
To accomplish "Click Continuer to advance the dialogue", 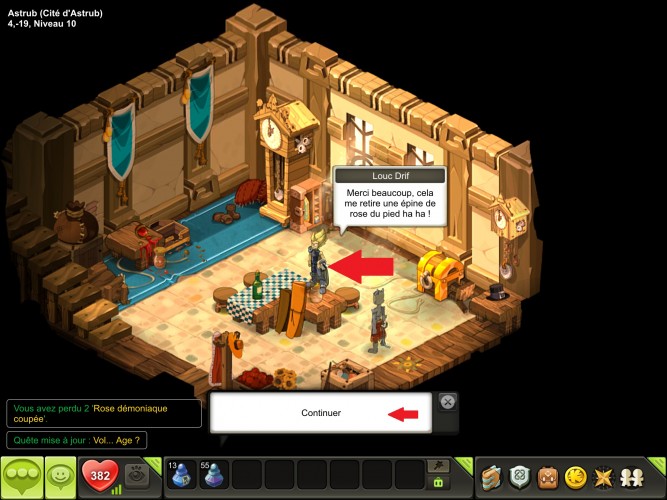I will 321,413.
